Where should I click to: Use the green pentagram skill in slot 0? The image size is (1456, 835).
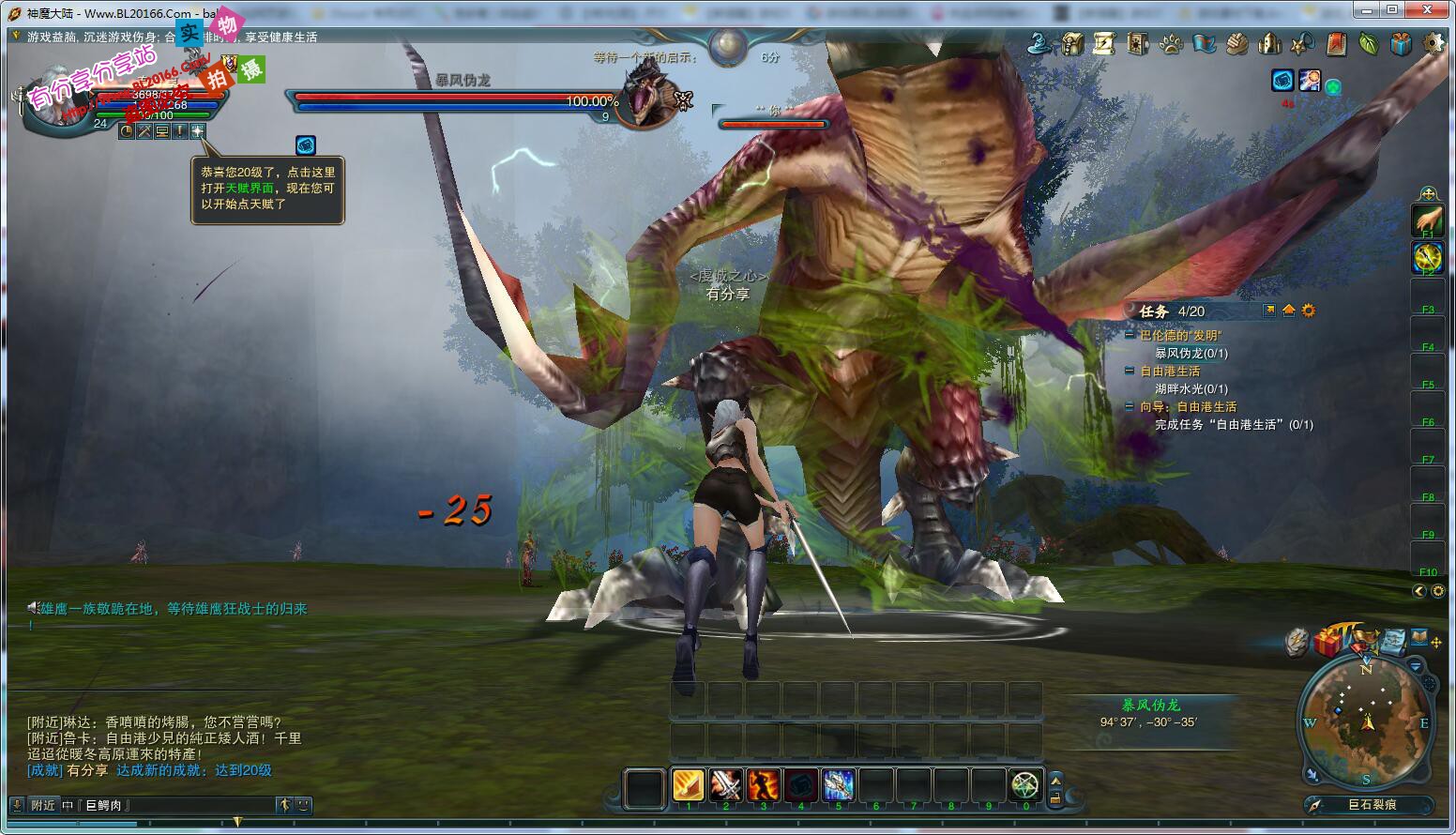(1025, 784)
